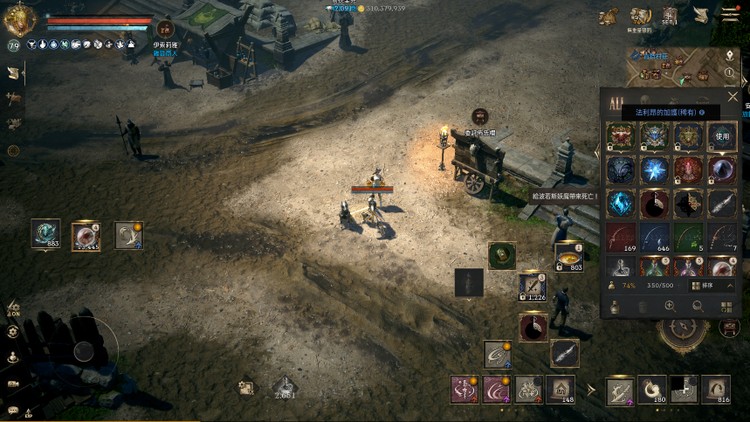Select the red orb item in inventory
Screen dimensions: 750x422
tap(689, 169)
